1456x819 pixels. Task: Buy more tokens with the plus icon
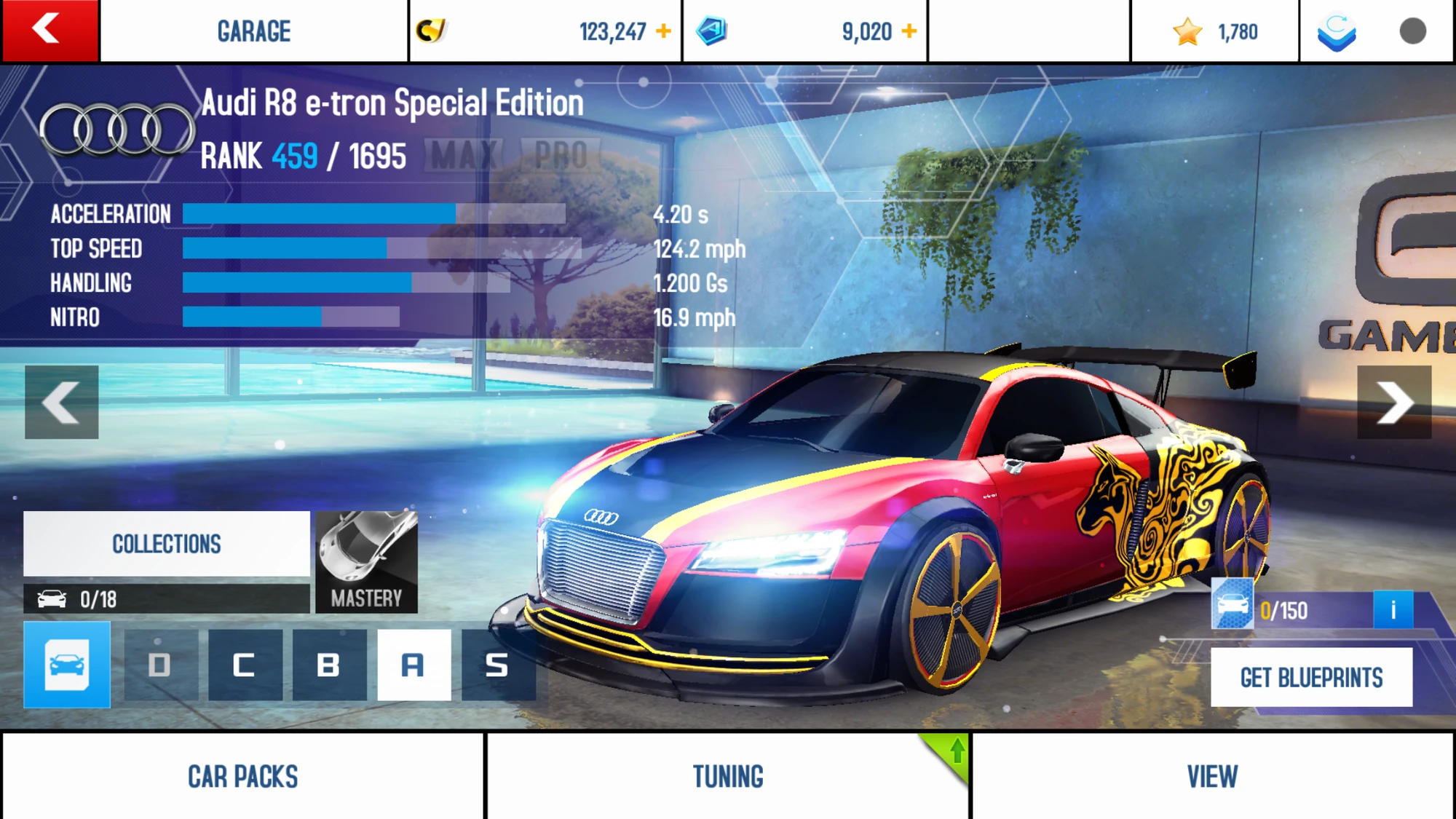(909, 31)
